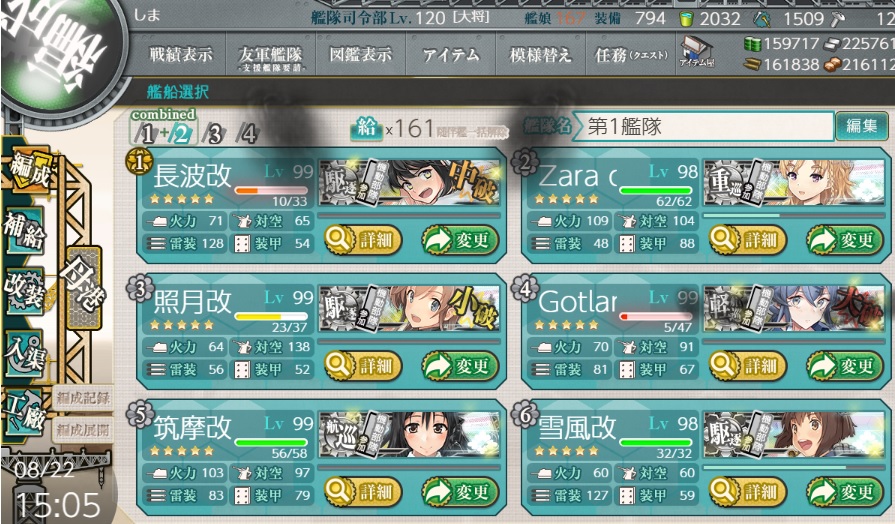Click the 編集 fleet name edit button
895x524 pixels.
click(861, 127)
